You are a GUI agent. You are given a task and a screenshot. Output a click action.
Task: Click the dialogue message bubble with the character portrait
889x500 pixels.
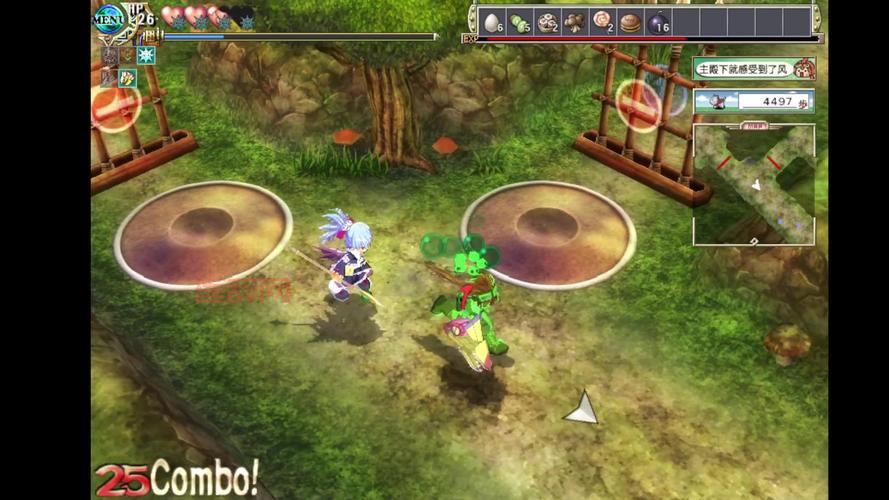tap(754, 69)
